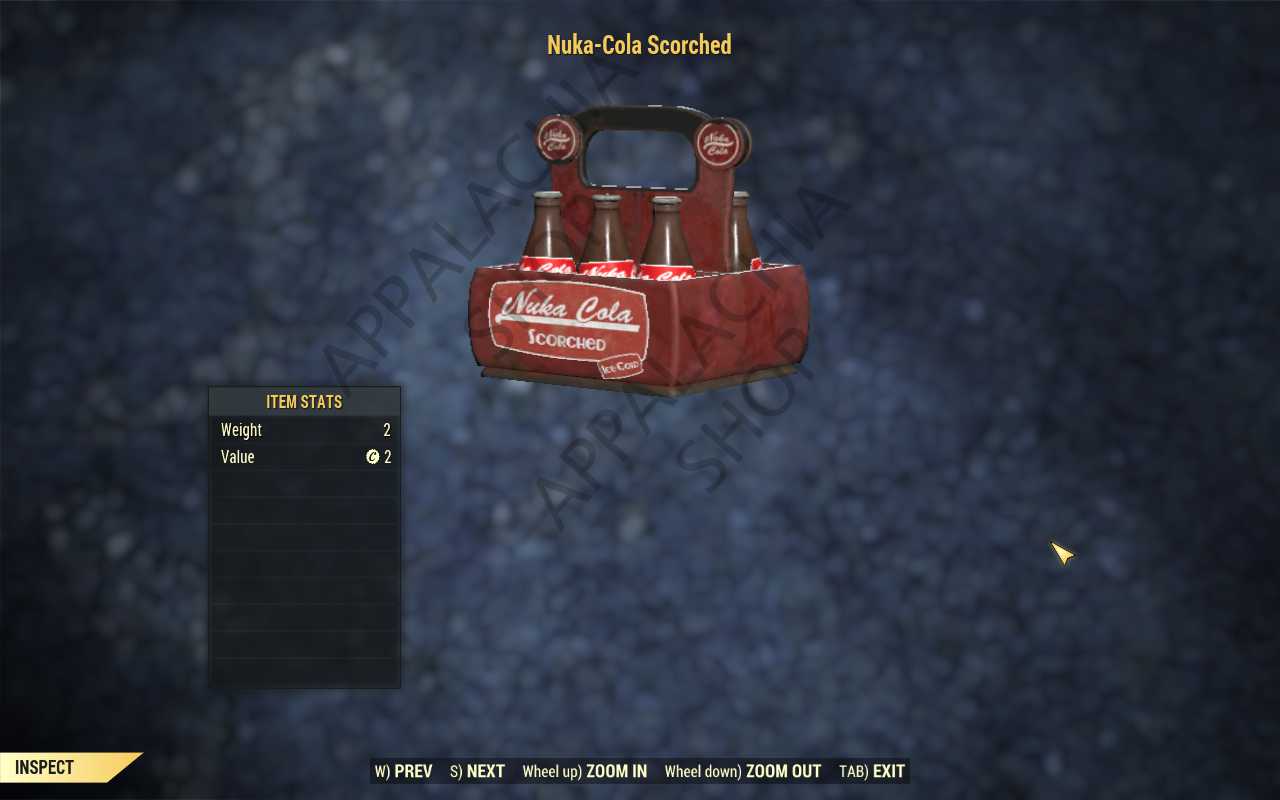EXIT the inspect view
This screenshot has height=800, width=1280.
click(x=872, y=771)
